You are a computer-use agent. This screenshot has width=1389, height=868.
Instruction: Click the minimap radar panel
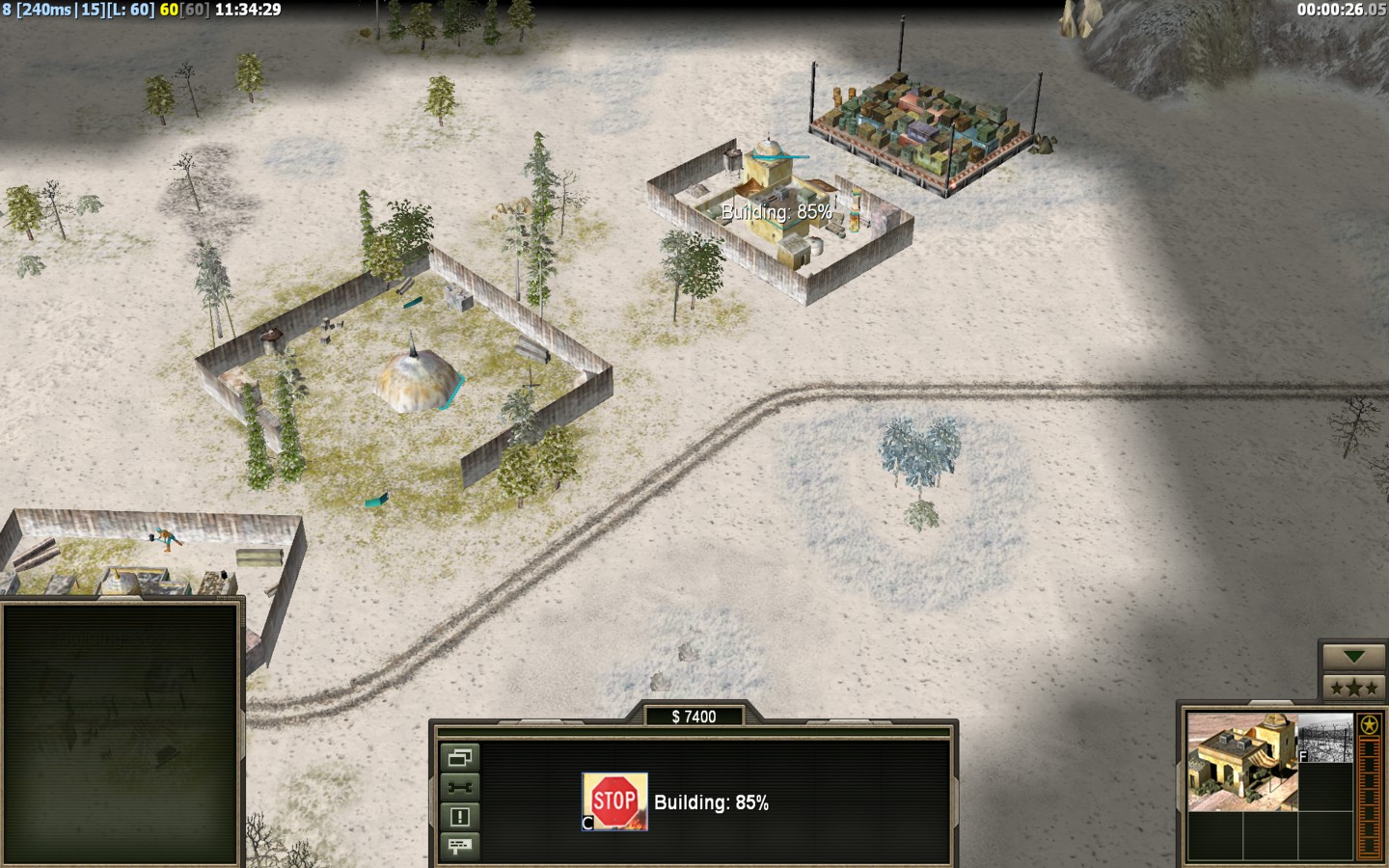click(121, 733)
